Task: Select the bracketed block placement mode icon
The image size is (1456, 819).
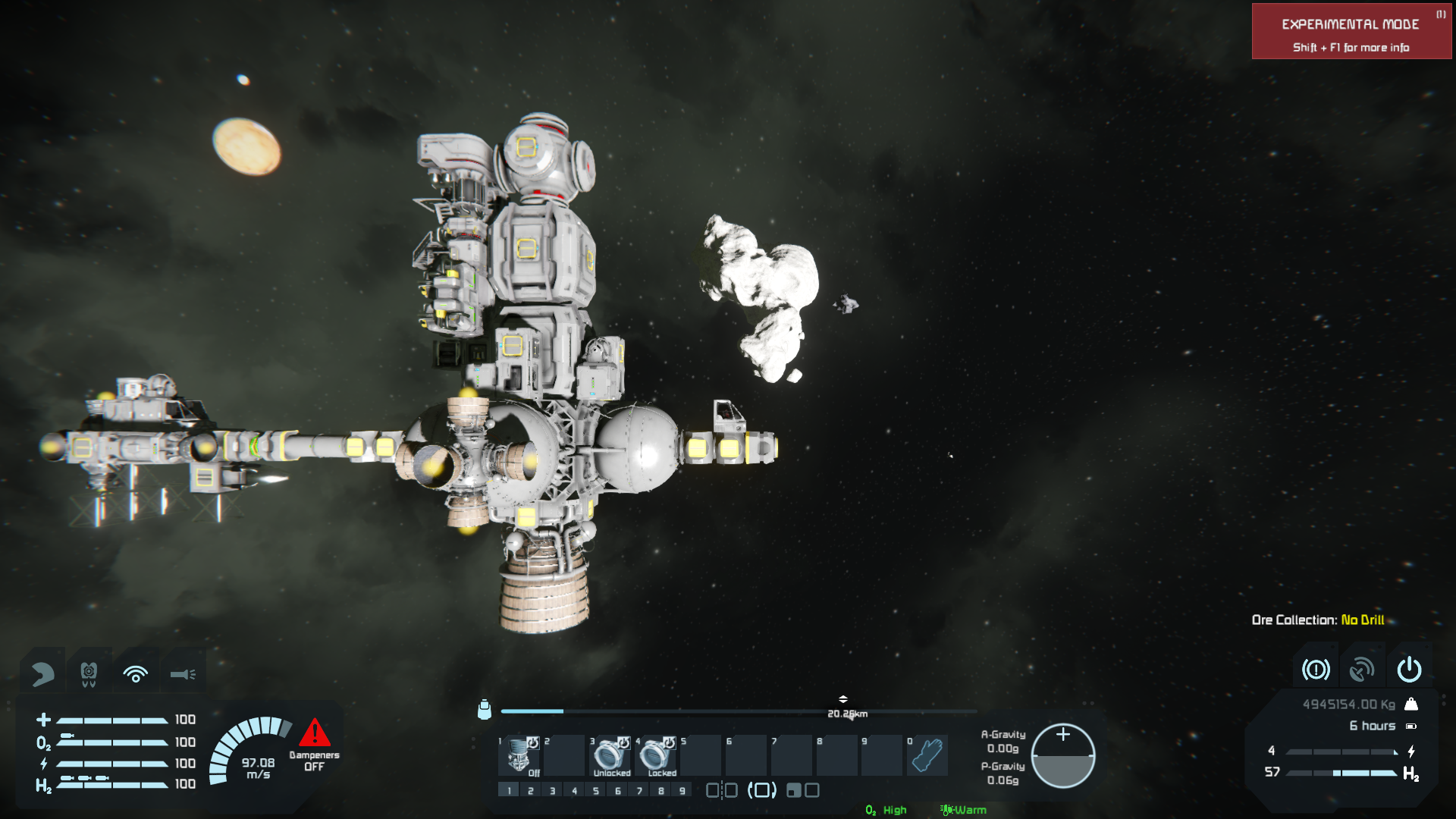Action: pyautogui.click(x=762, y=791)
